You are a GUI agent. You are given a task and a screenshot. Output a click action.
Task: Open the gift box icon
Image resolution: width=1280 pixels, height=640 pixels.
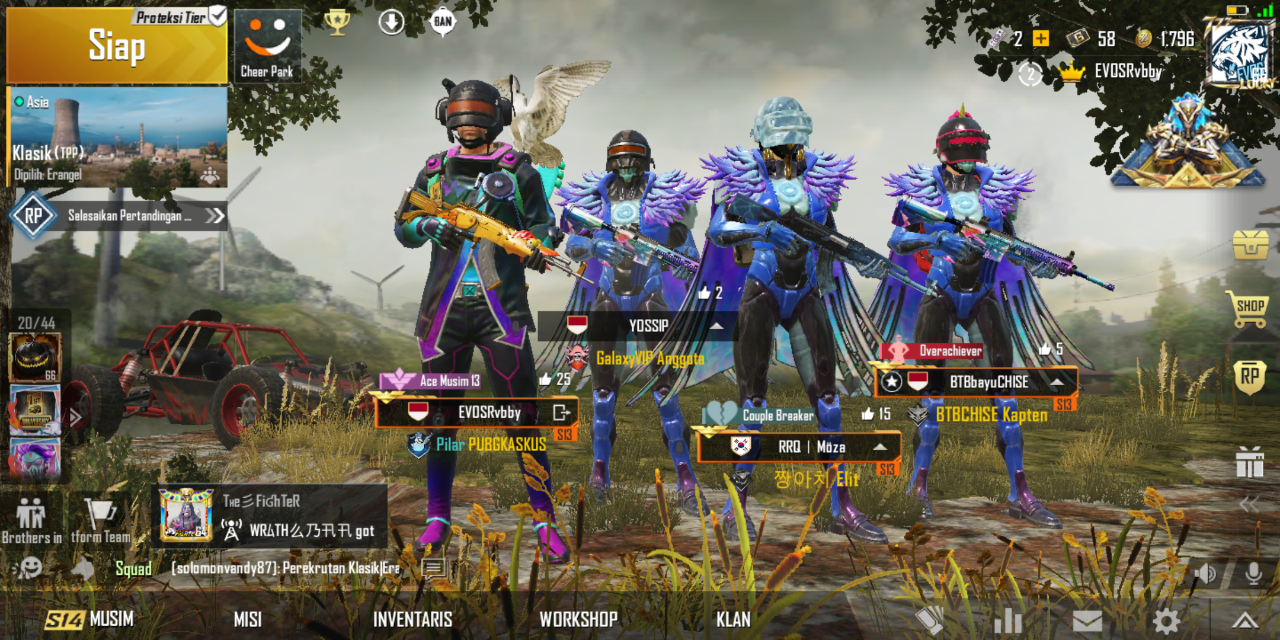tap(1250, 462)
